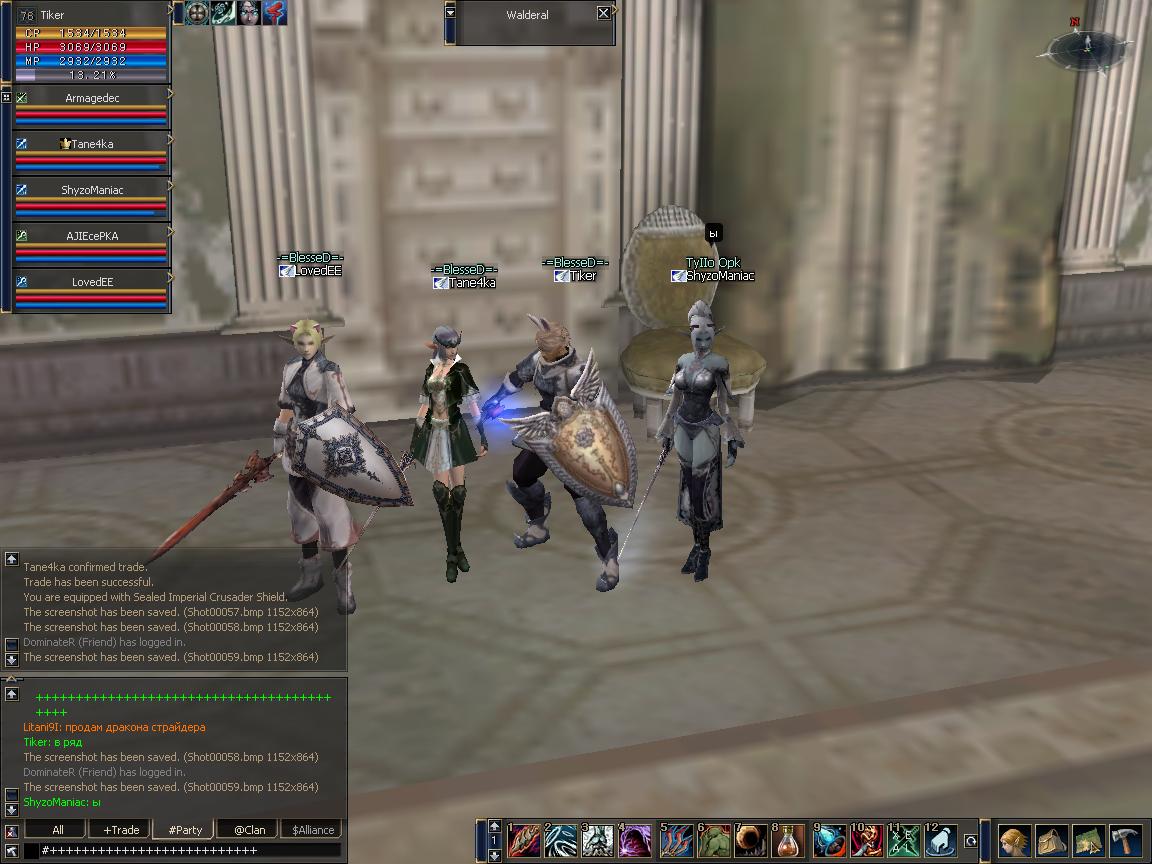
Task: Target party member Tane4ka in party list
Action: coord(91,144)
